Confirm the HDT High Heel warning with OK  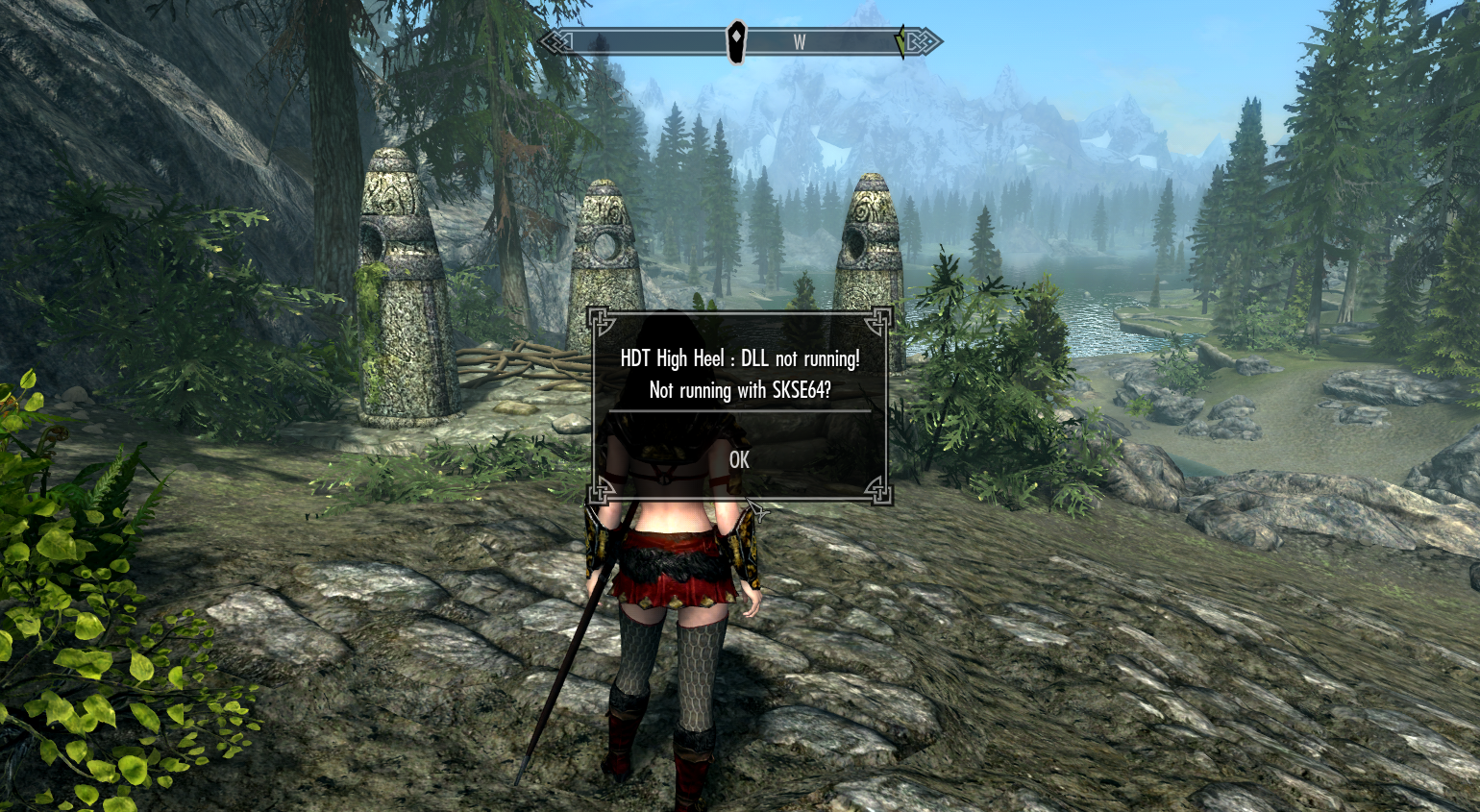(739, 460)
